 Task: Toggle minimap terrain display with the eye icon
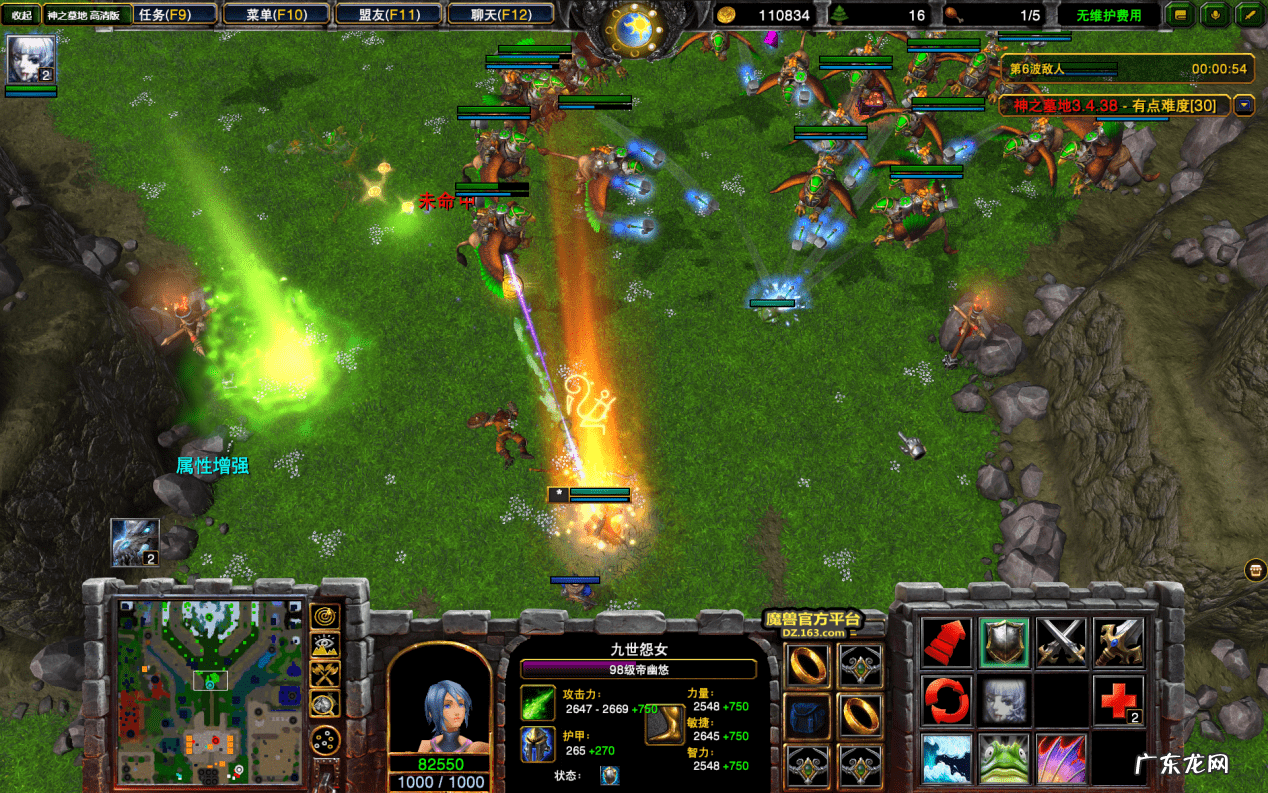(x=325, y=646)
